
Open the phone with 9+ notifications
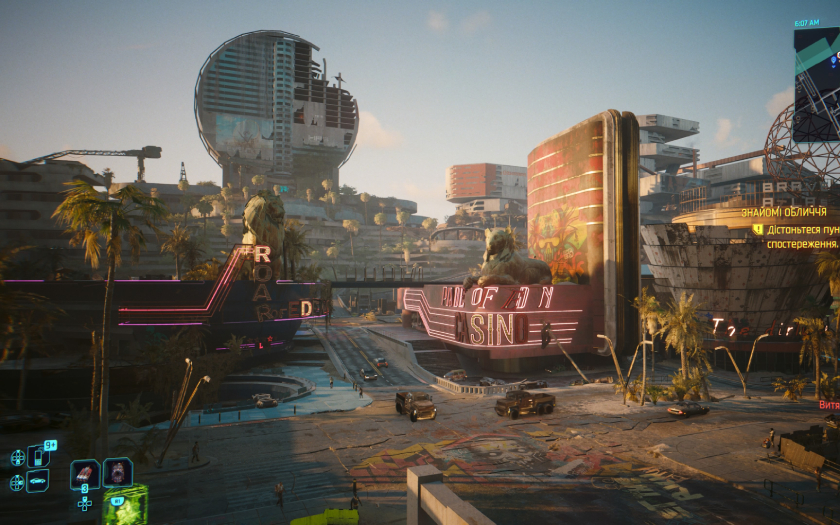38,457
